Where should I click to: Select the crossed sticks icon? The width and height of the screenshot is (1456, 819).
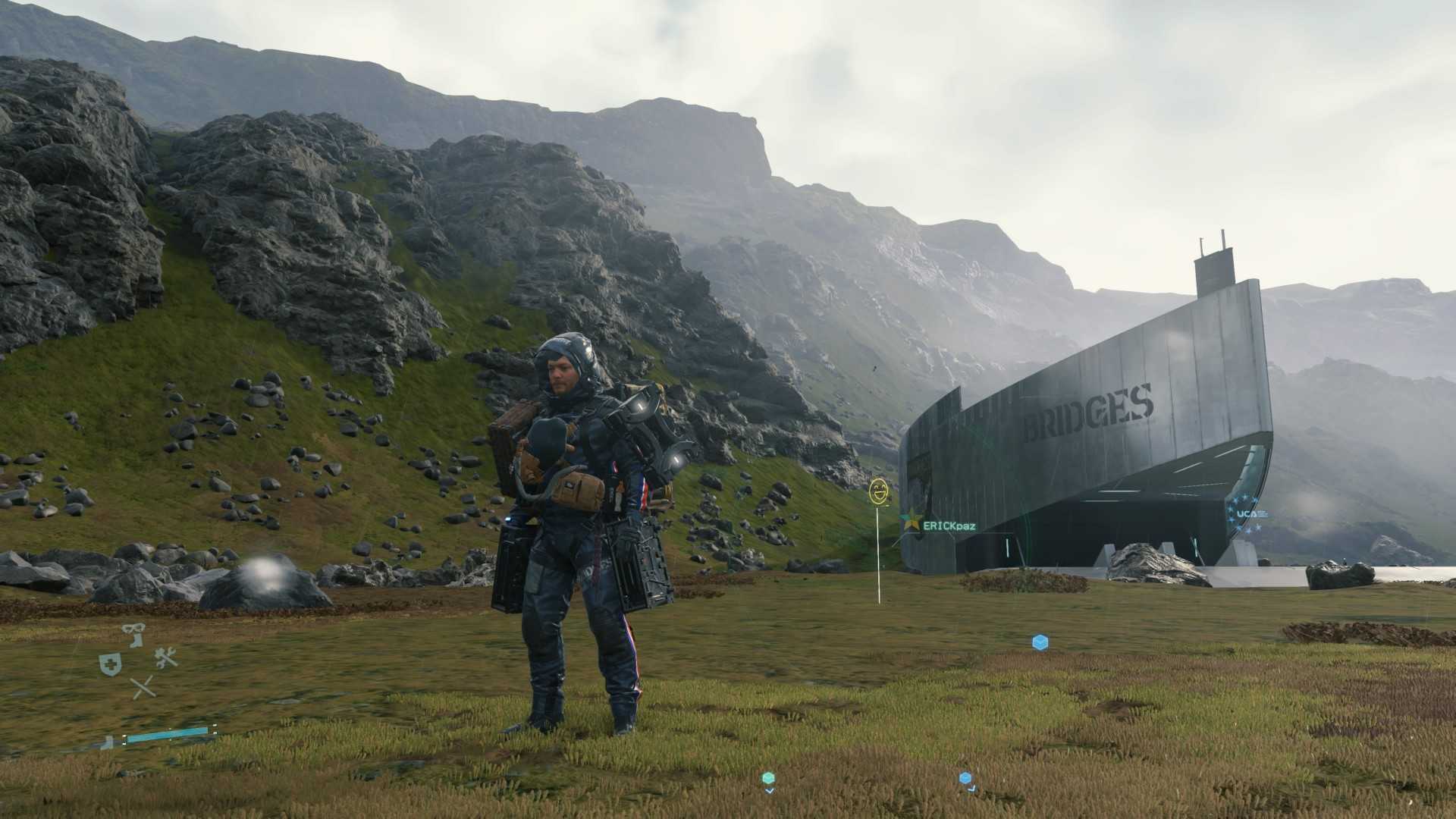click(143, 688)
